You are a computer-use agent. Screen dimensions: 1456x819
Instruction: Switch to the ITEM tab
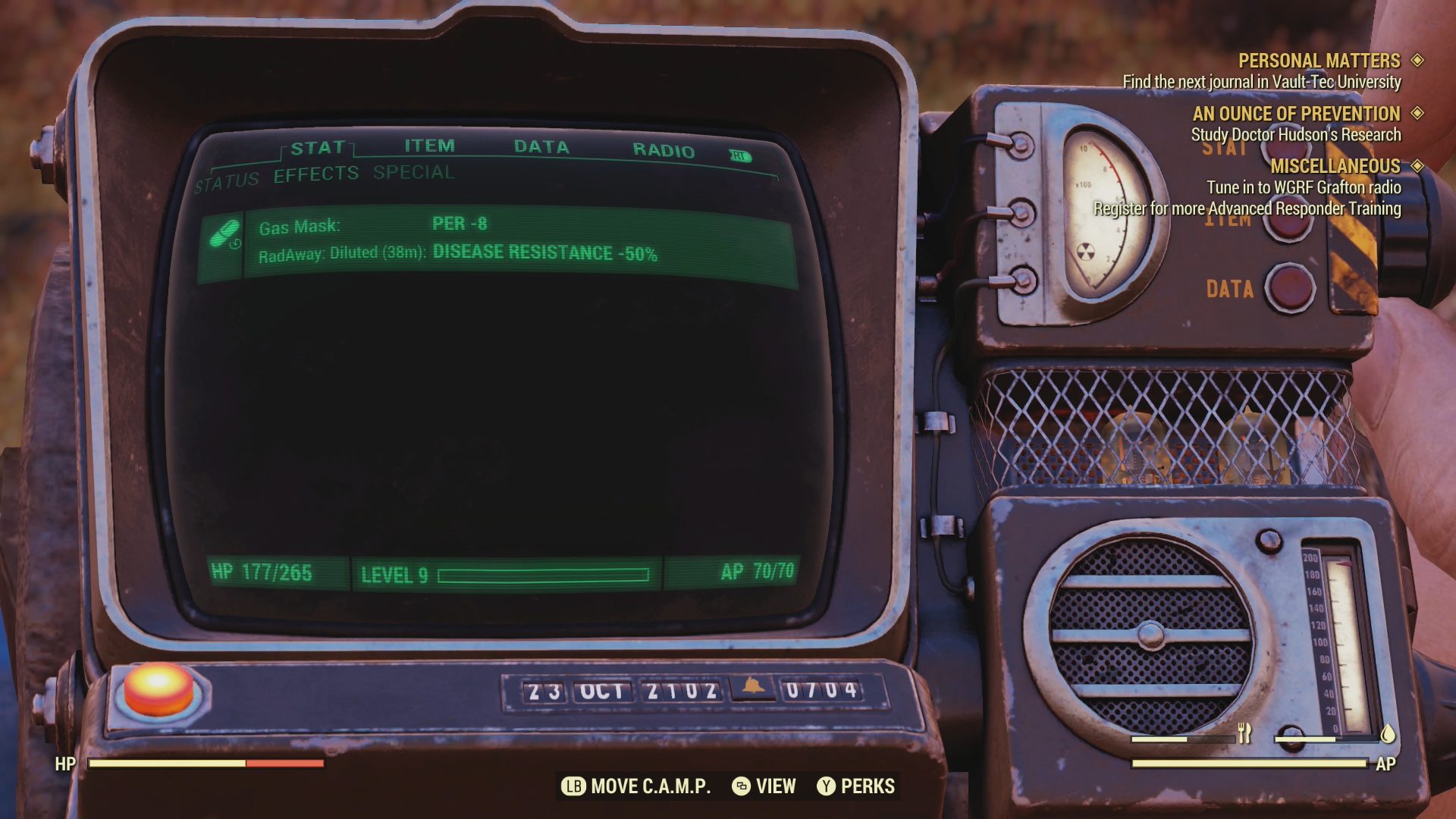[x=428, y=146]
